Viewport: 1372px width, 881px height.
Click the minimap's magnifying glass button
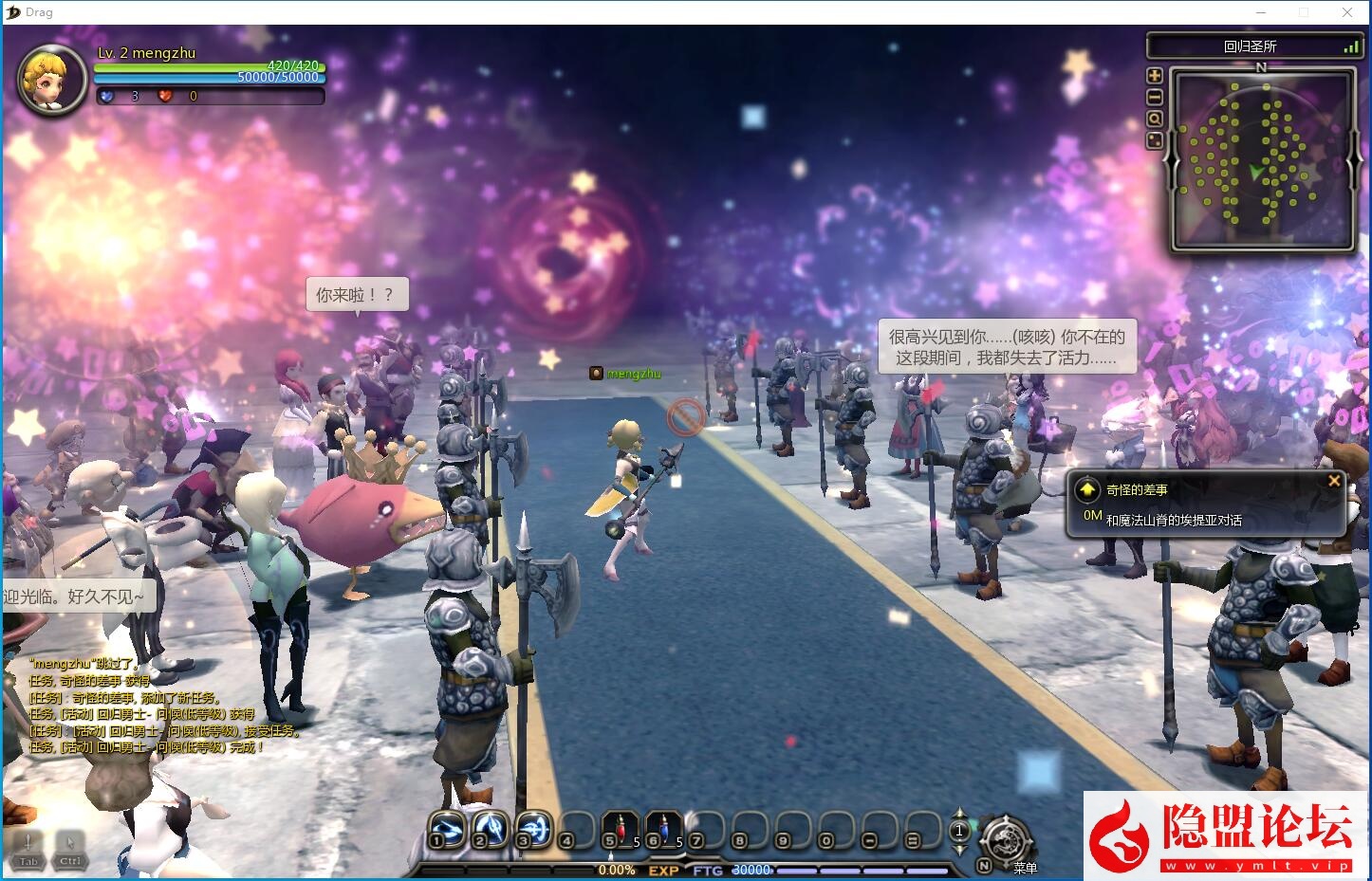[1155, 119]
